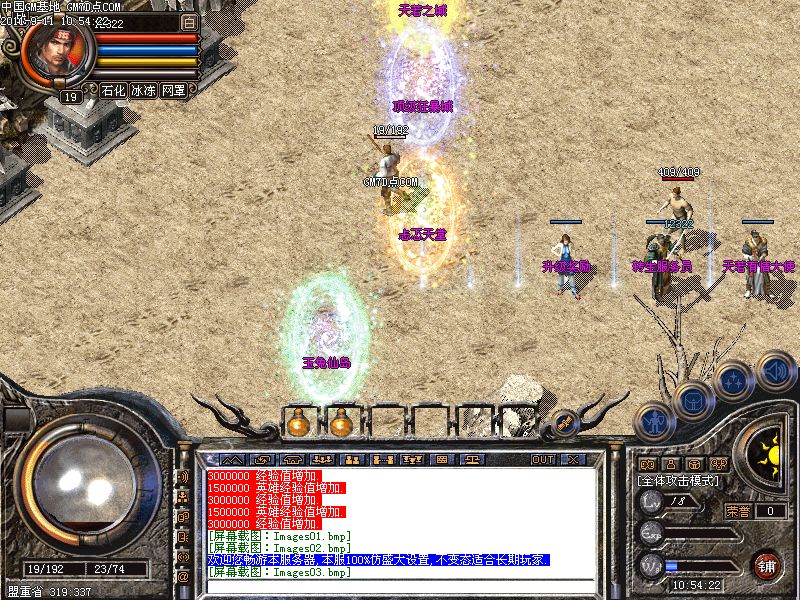Open the bag round button

coord(693,400)
